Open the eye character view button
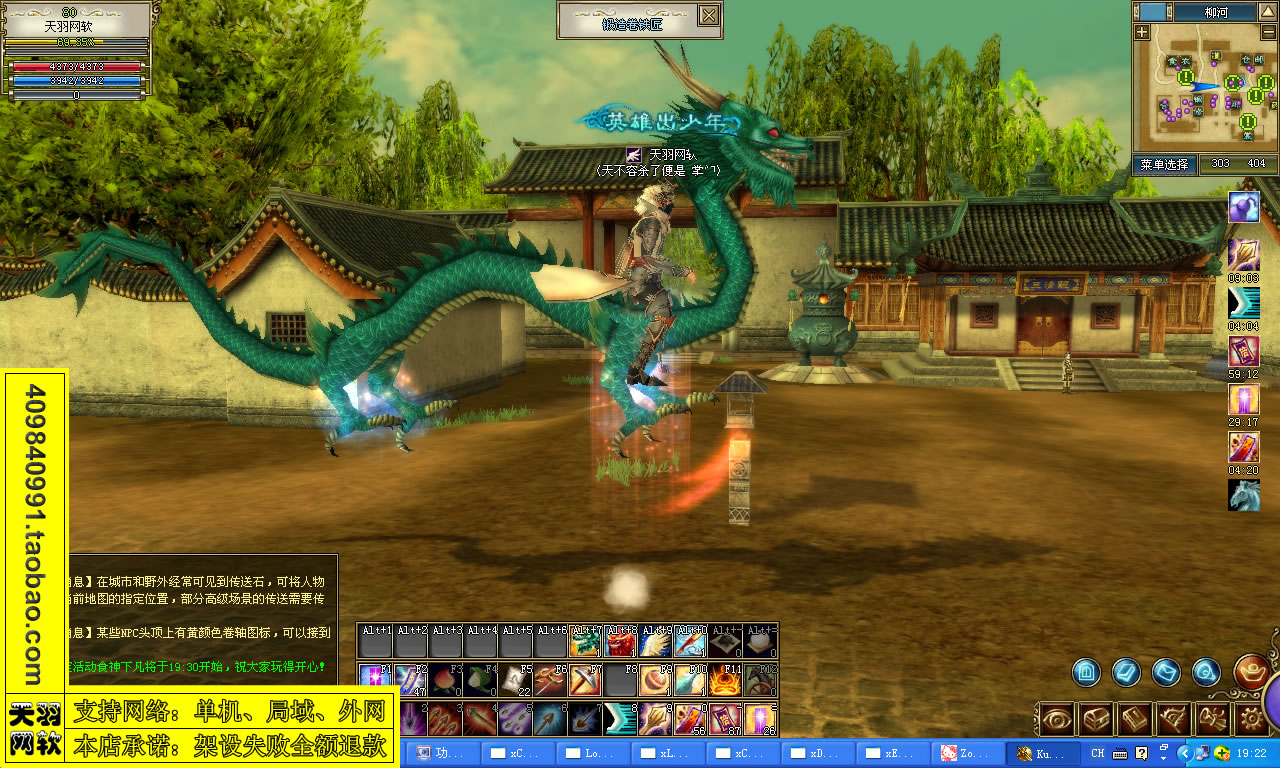The width and height of the screenshot is (1280, 768). point(1057,718)
